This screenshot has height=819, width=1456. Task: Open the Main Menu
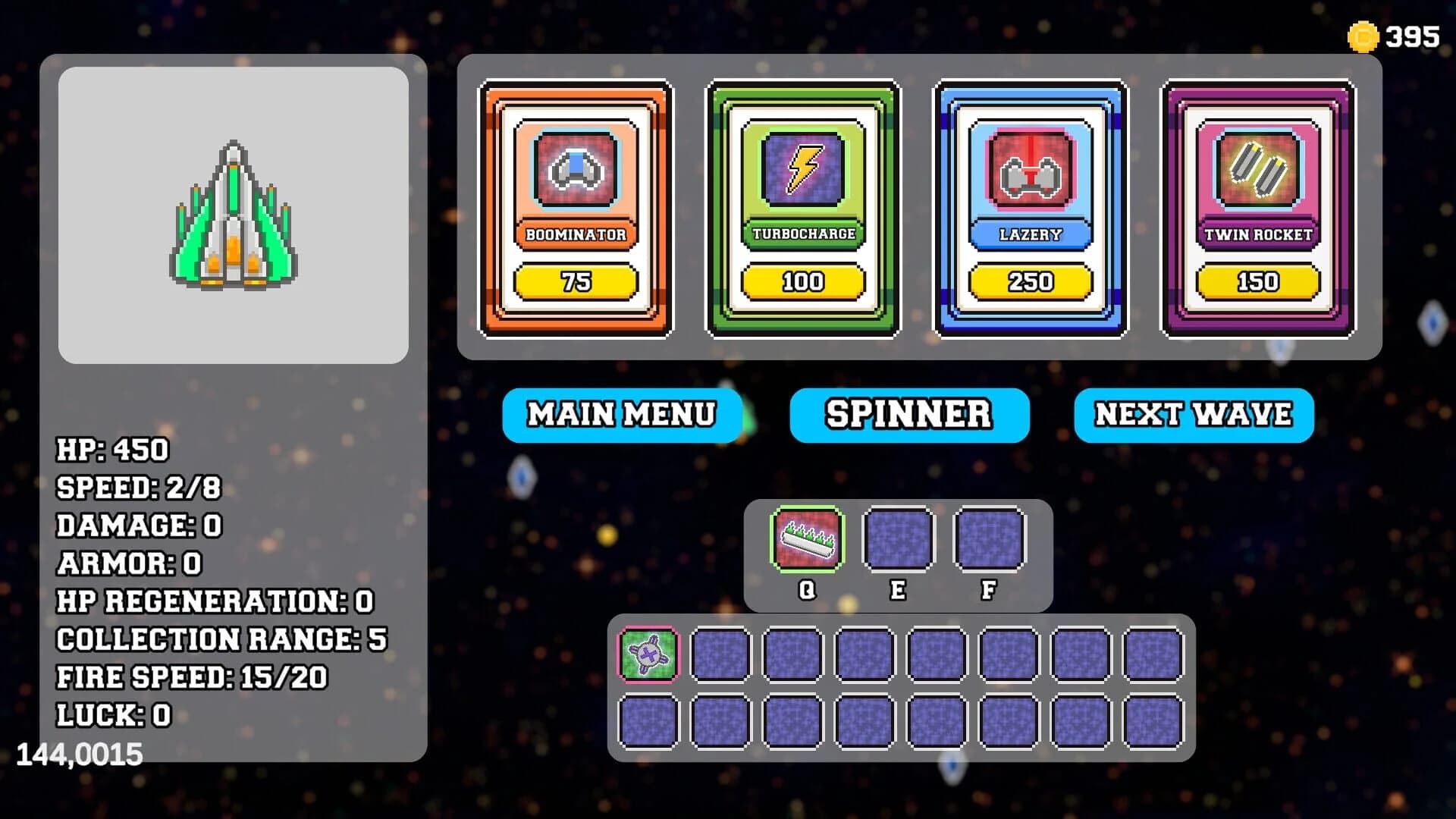coord(623,415)
